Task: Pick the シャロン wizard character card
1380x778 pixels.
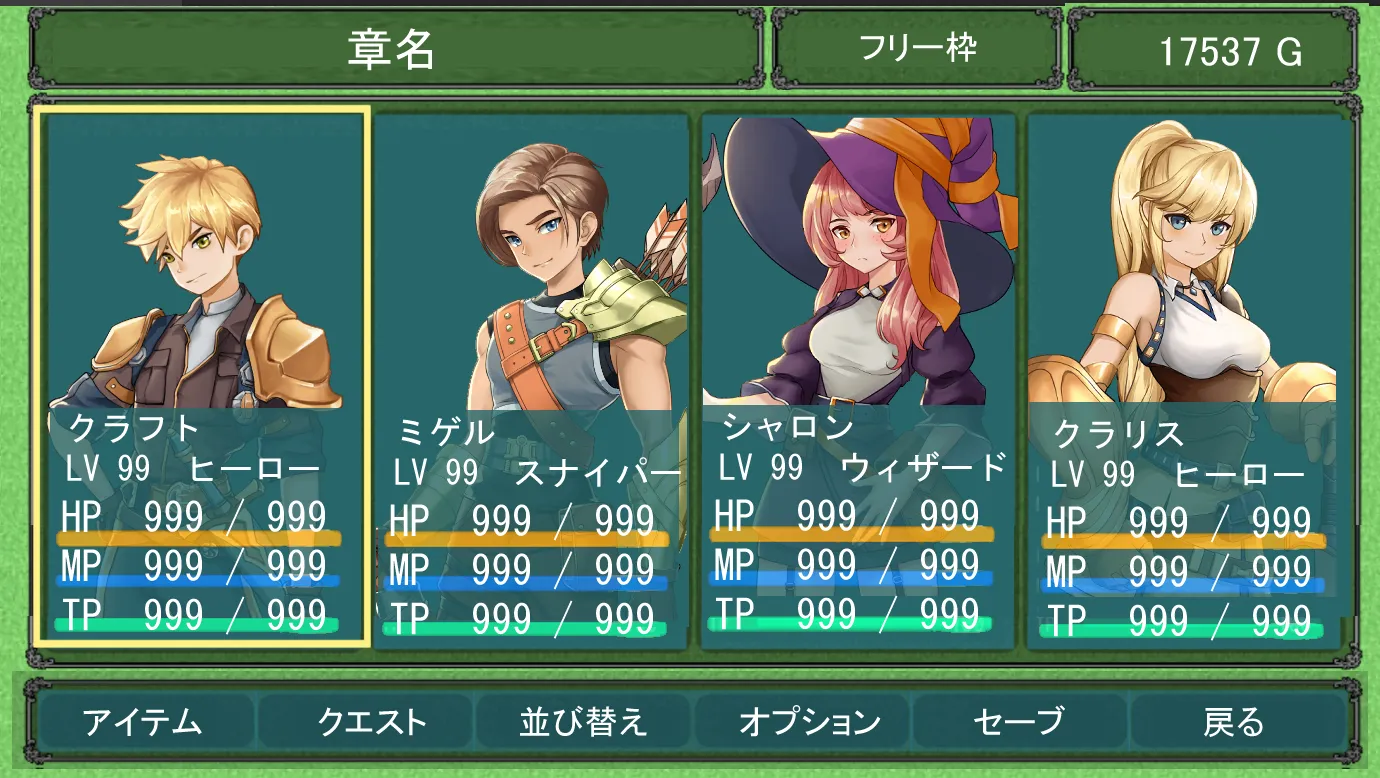Action: pyautogui.click(x=858, y=380)
